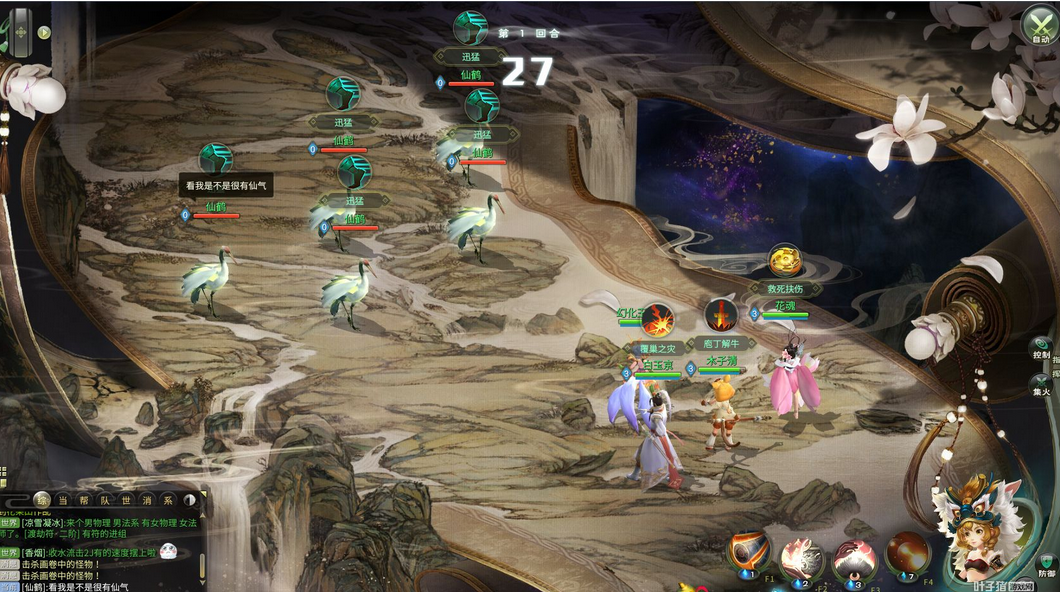Open the 帮 guild chat tab
Image resolution: width=1060 pixels, height=592 pixels.
tap(85, 500)
